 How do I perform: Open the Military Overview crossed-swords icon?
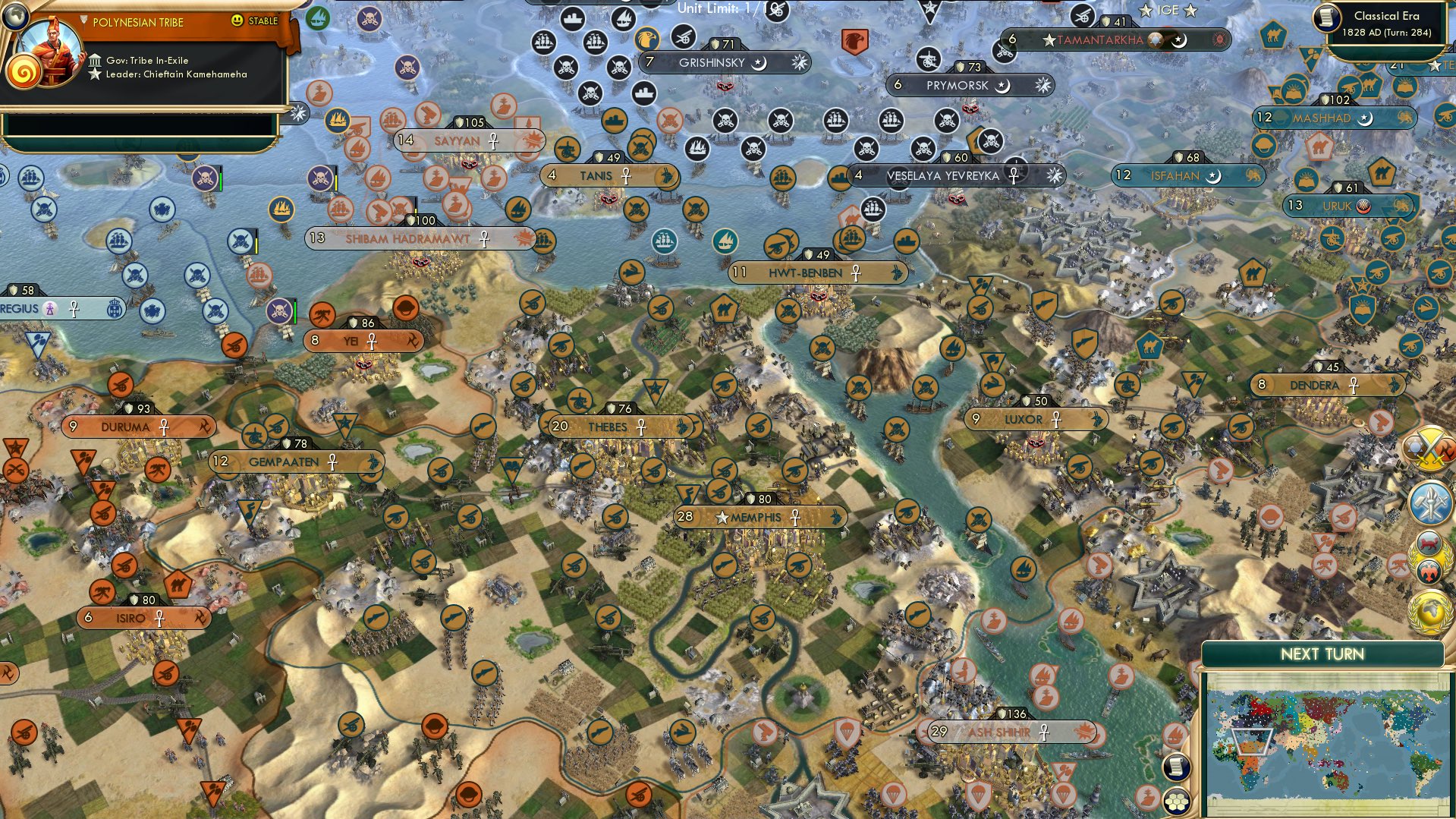[1429, 448]
